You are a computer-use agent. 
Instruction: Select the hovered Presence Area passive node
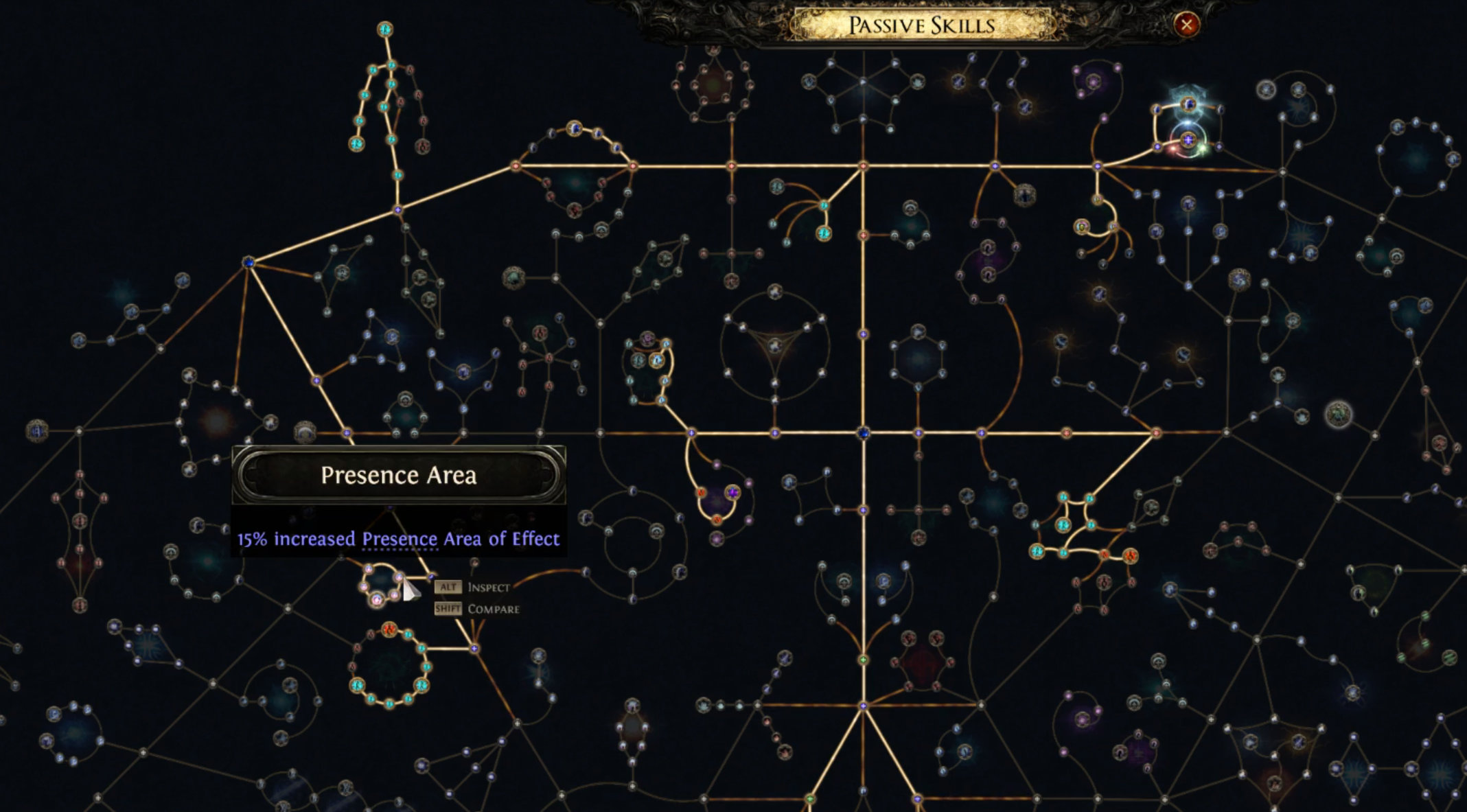click(x=400, y=579)
